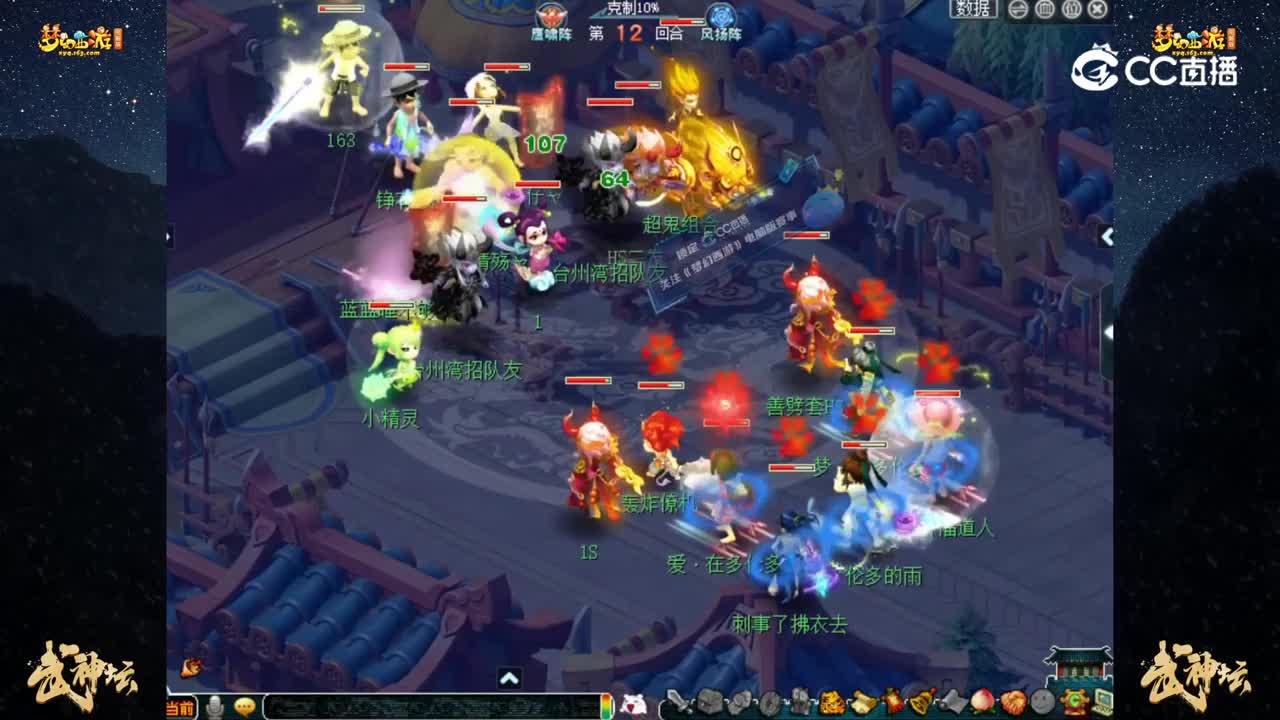Click the firework item icon in the toolbar
Viewport: 1280px width, 720px height.
891,700
